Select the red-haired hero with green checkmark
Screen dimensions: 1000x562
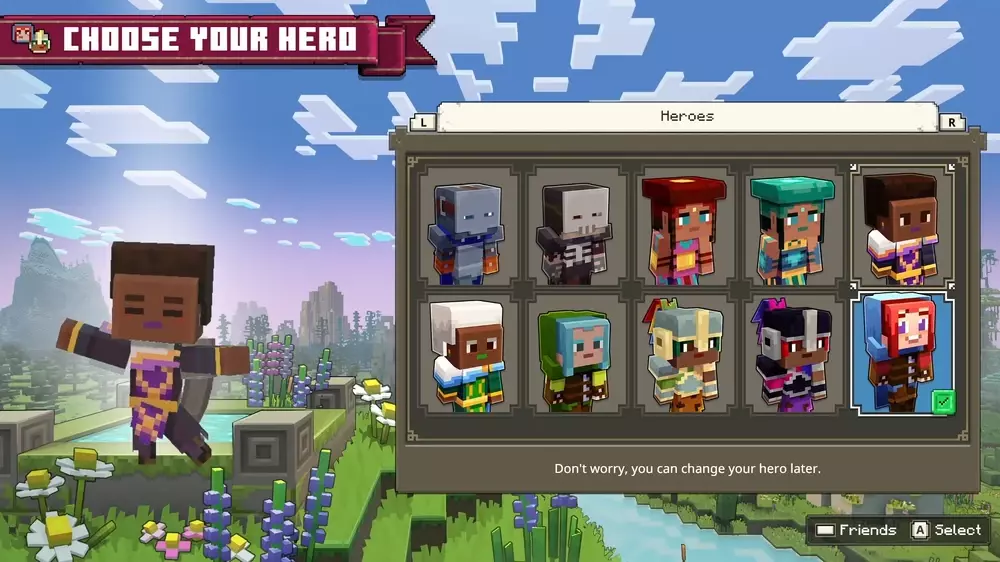[x=901, y=353]
